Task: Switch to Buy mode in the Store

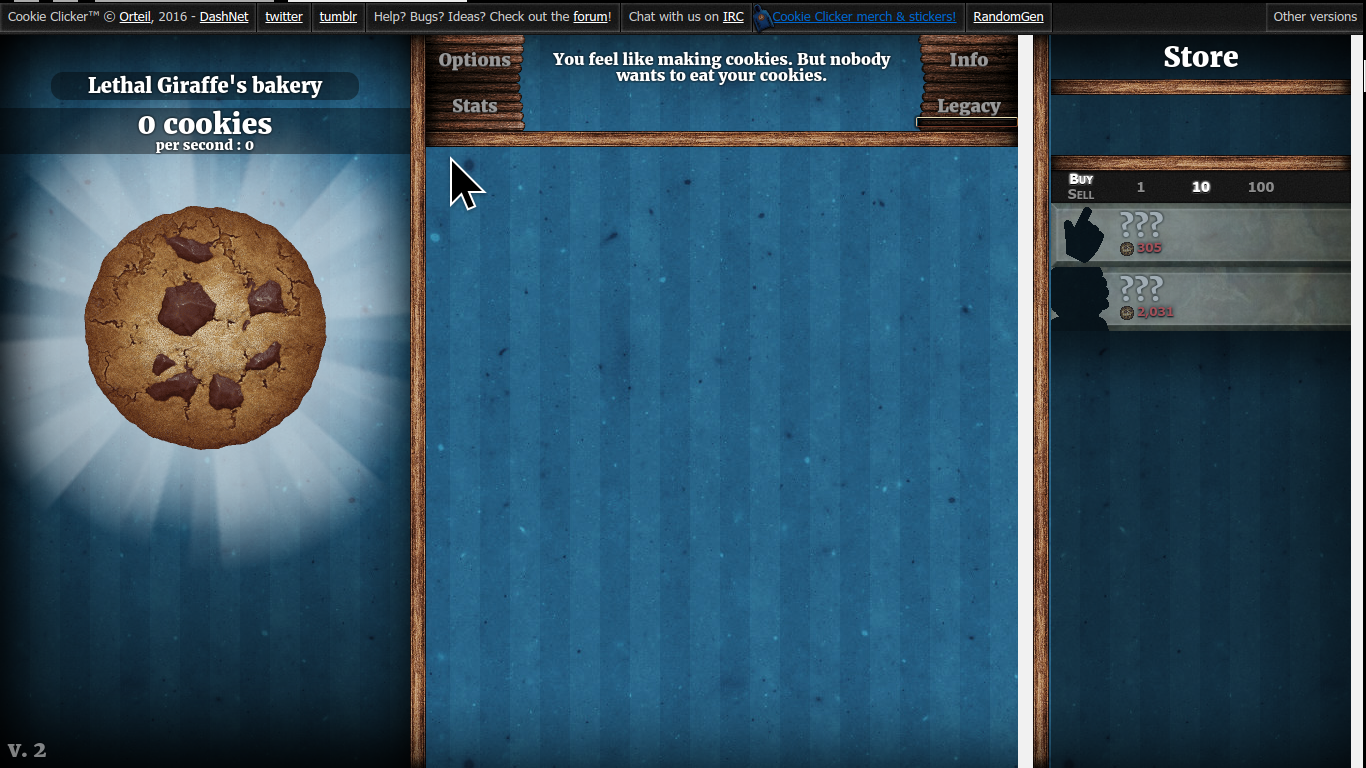Action: click(x=1081, y=180)
